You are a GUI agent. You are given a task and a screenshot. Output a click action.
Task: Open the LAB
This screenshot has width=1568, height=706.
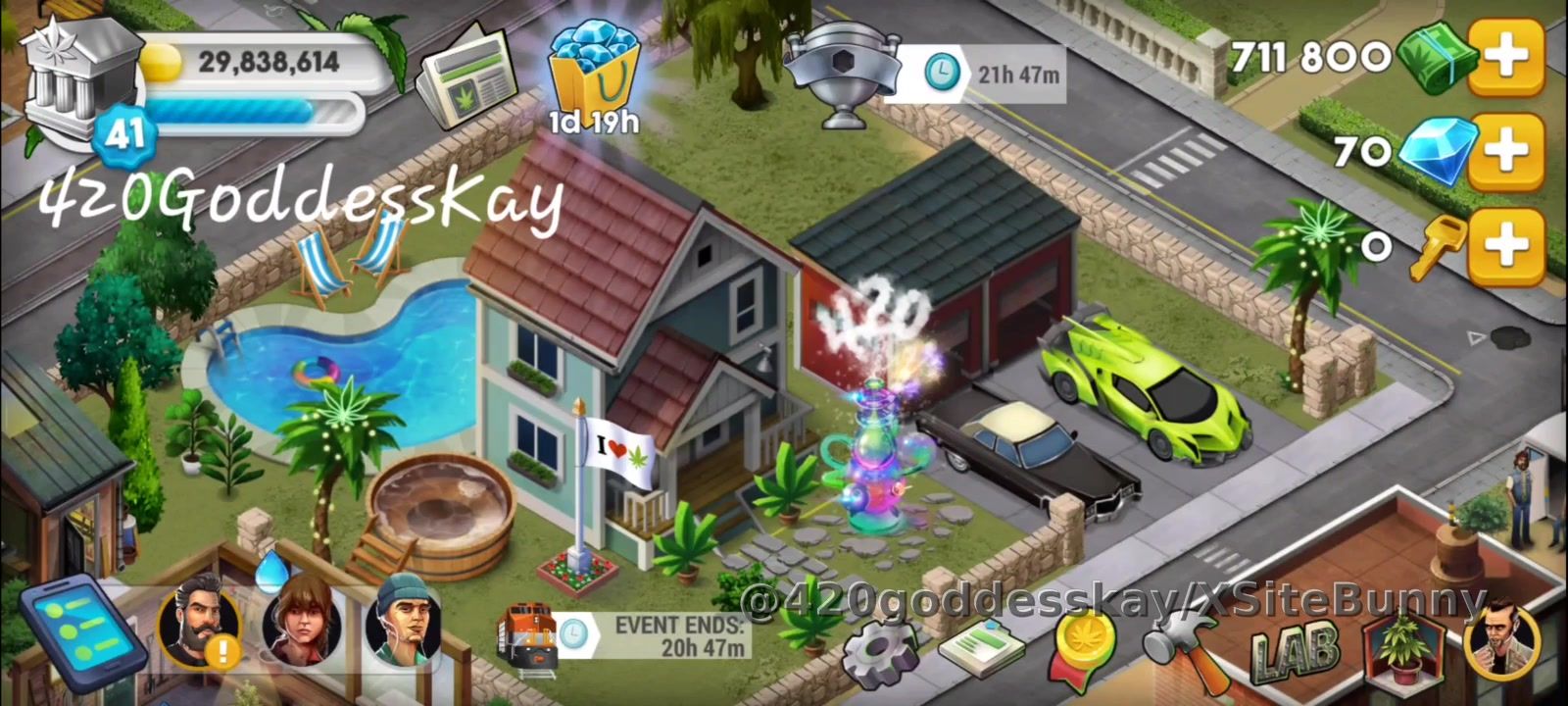click(x=1294, y=649)
